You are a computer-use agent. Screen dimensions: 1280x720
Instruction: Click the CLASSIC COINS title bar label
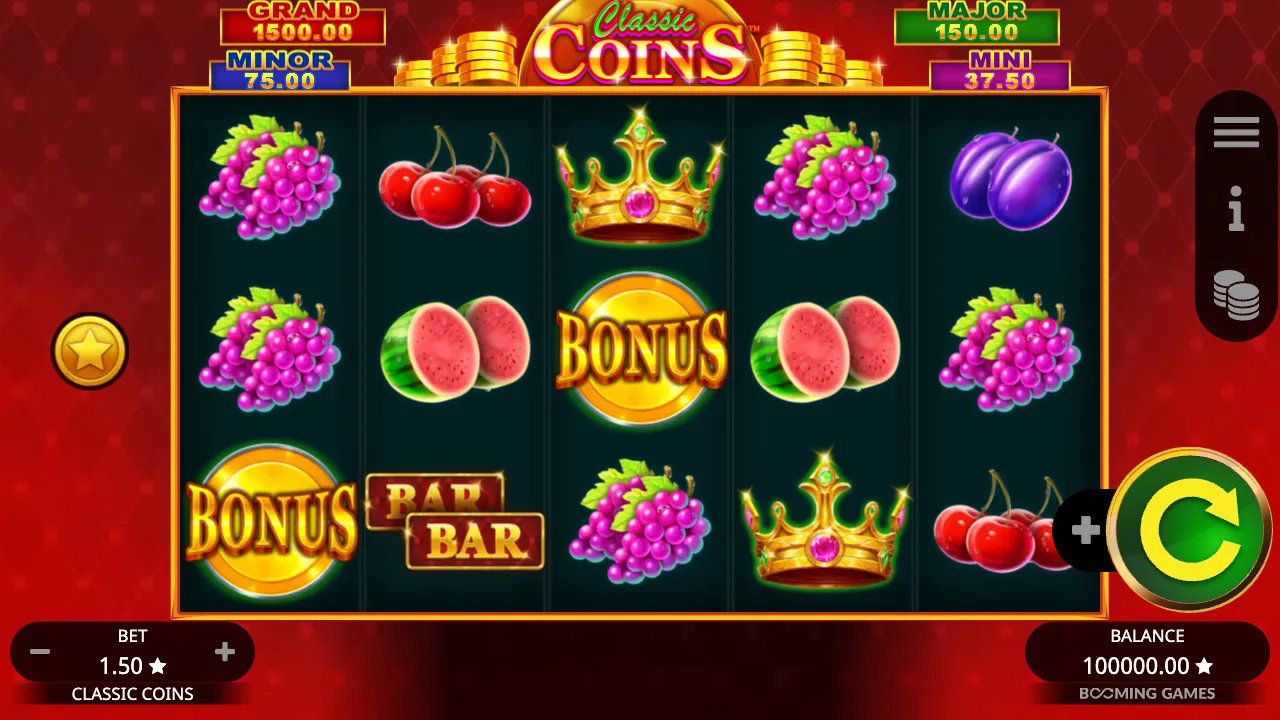132,694
